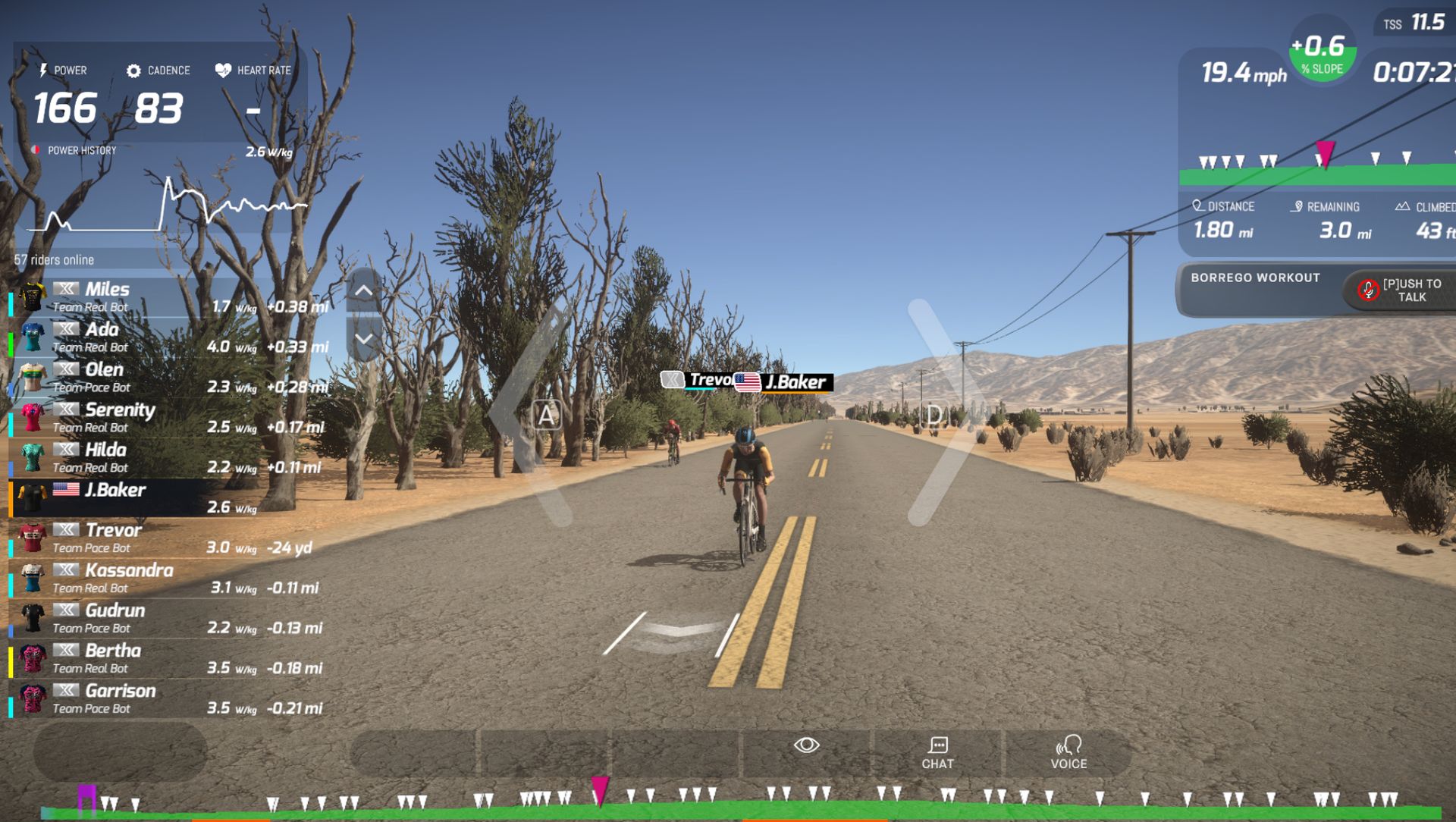Click the Heart Rate icon
Image resolution: width=1456 pixels, height=822 pixels.
pos(221,69)
